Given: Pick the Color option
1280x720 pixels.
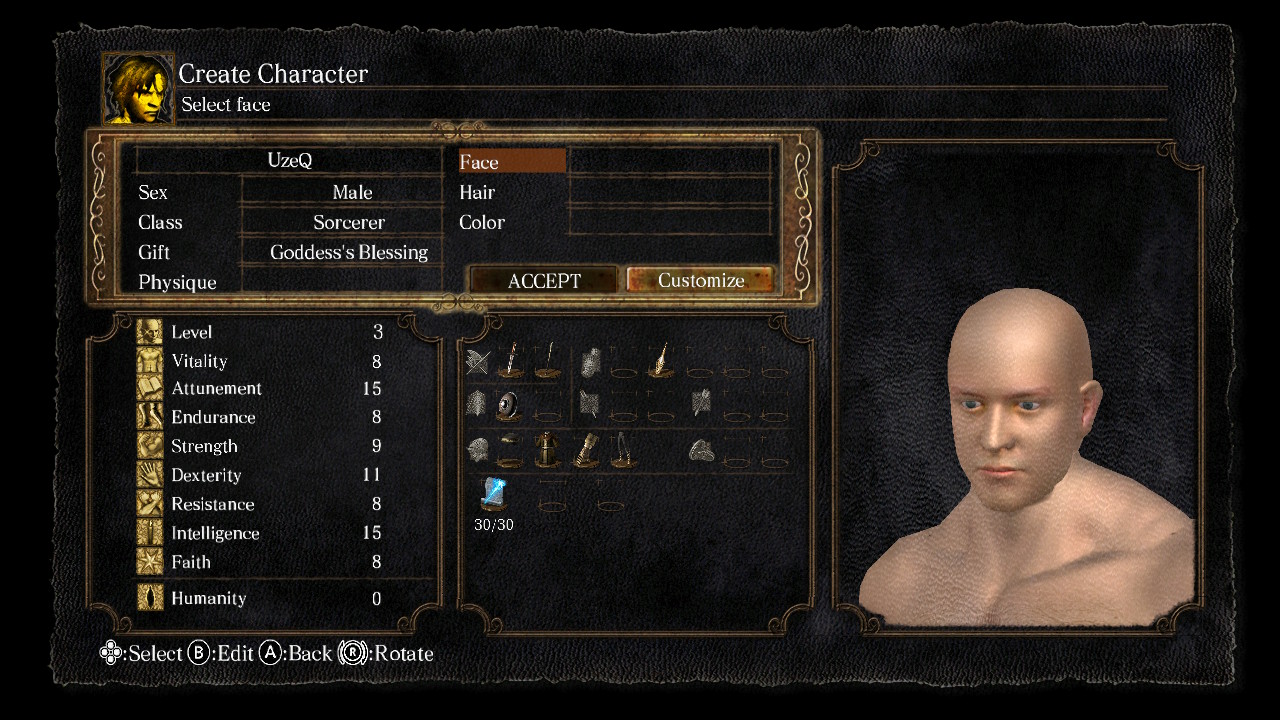Looking at the screenshot, I should (x=482, y=222).
